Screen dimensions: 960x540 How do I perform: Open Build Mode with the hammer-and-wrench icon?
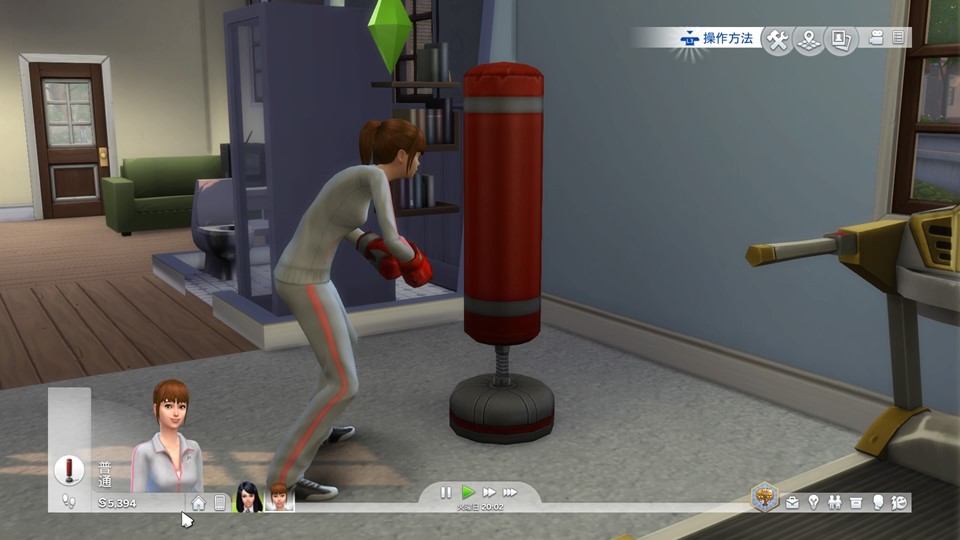[x=777, y=39]
